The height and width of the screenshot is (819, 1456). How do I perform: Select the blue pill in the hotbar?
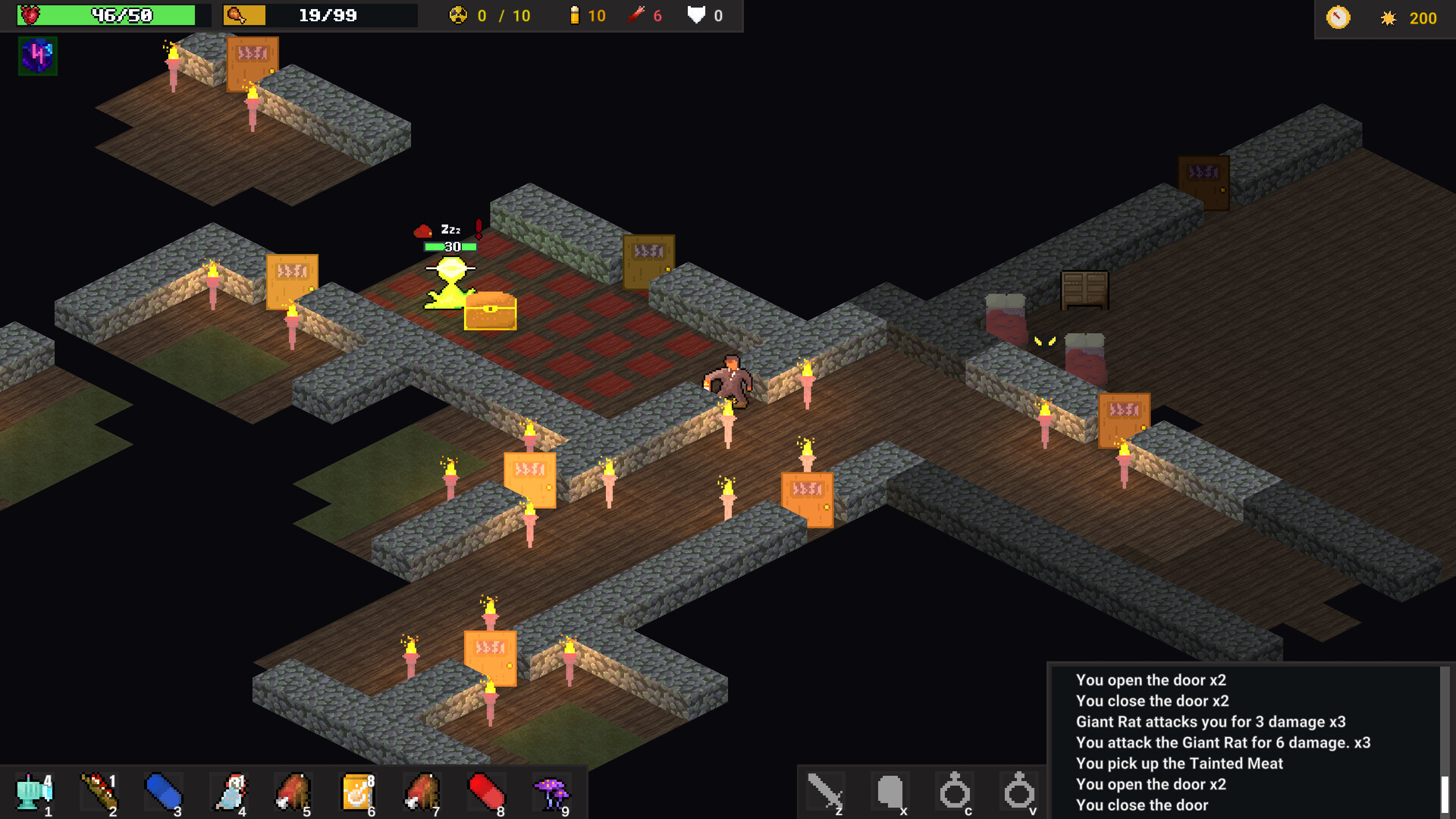[x=163, y=792]
